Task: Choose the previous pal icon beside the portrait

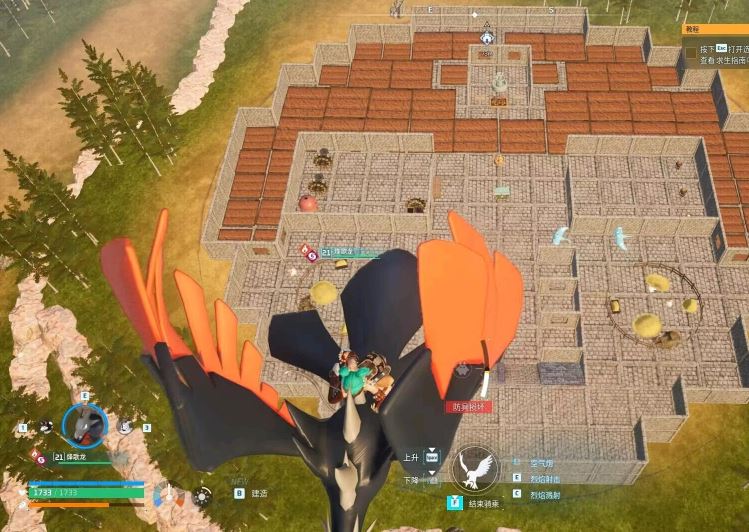Action: pos(46,426)
